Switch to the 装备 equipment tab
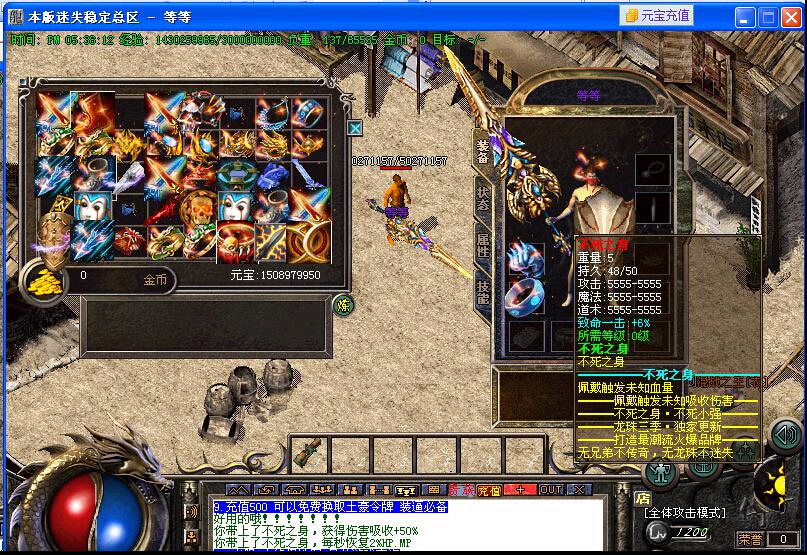The width and height of the screenshot is (807, 555). (482, 150)
